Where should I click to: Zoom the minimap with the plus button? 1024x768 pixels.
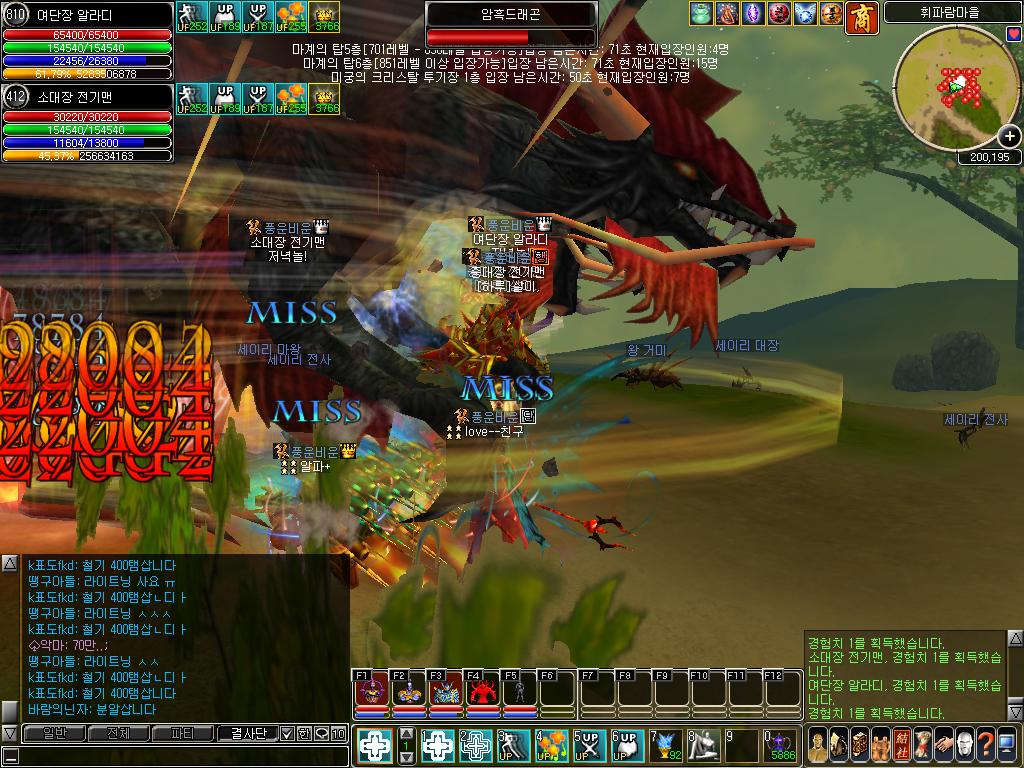tap(1009, 138)
